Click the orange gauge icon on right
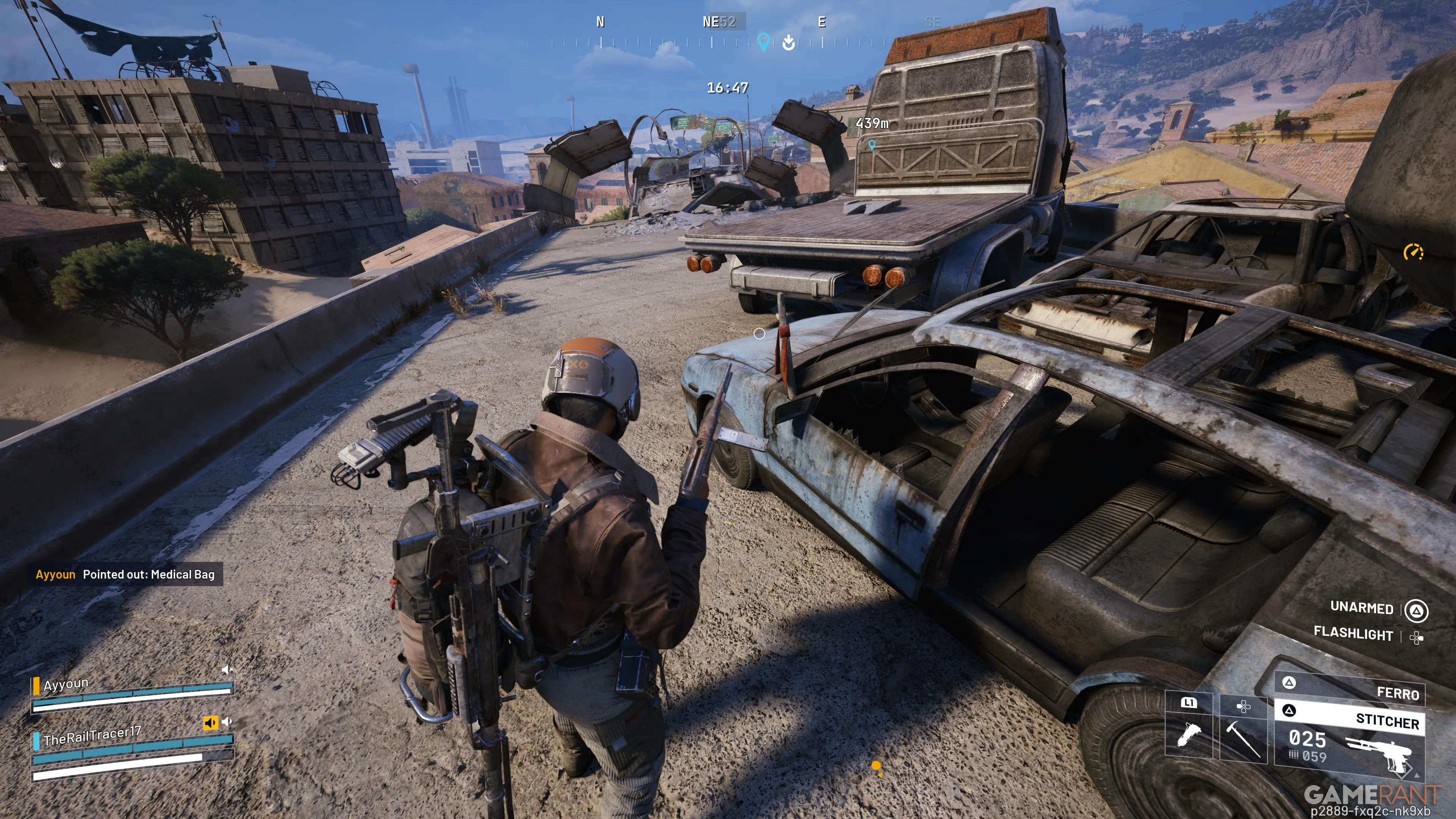The height and width of the screenshot is (819, 1456). [x=1414, y=251]
